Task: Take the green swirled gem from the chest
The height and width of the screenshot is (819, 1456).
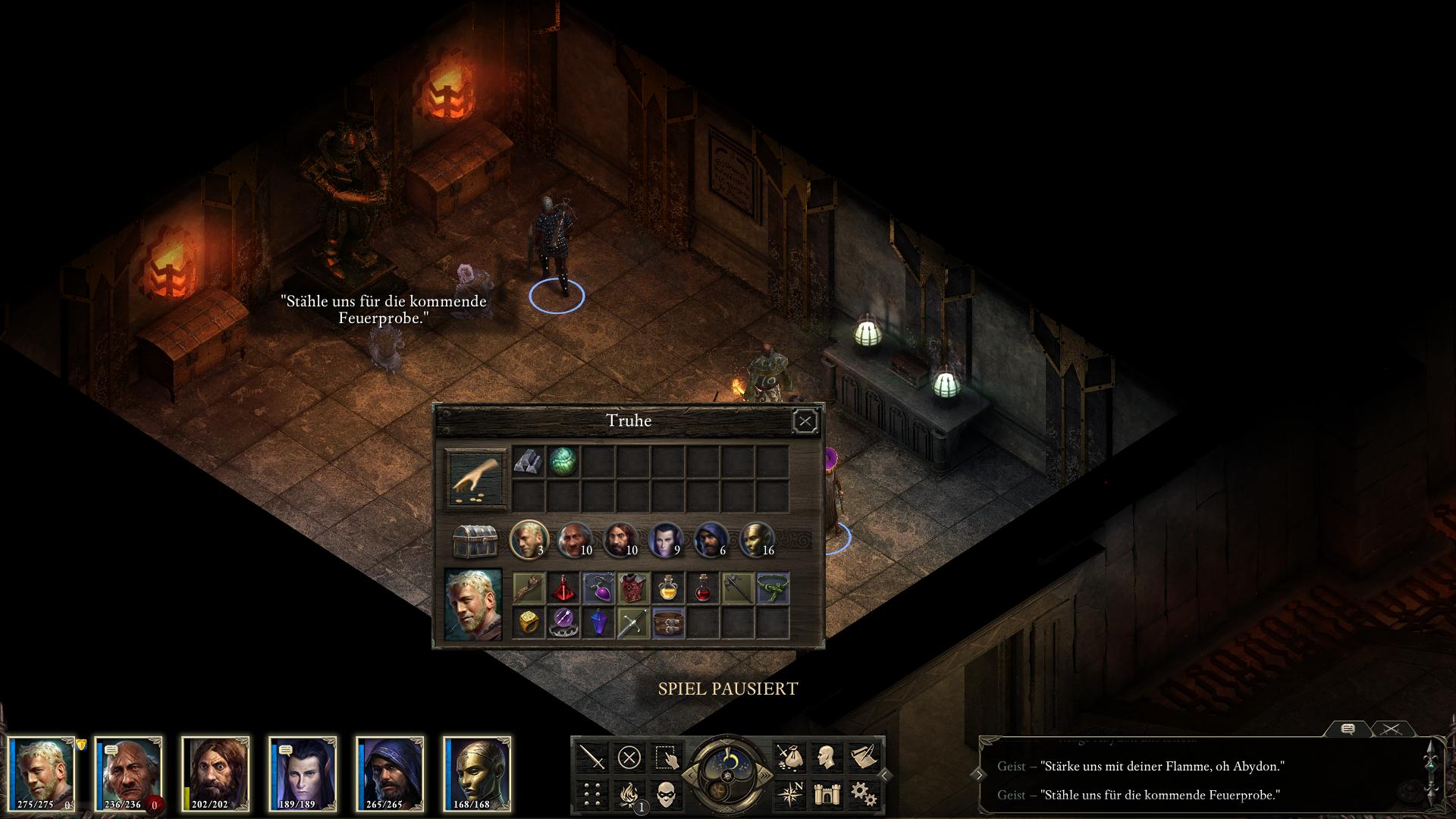Action: 563,461
